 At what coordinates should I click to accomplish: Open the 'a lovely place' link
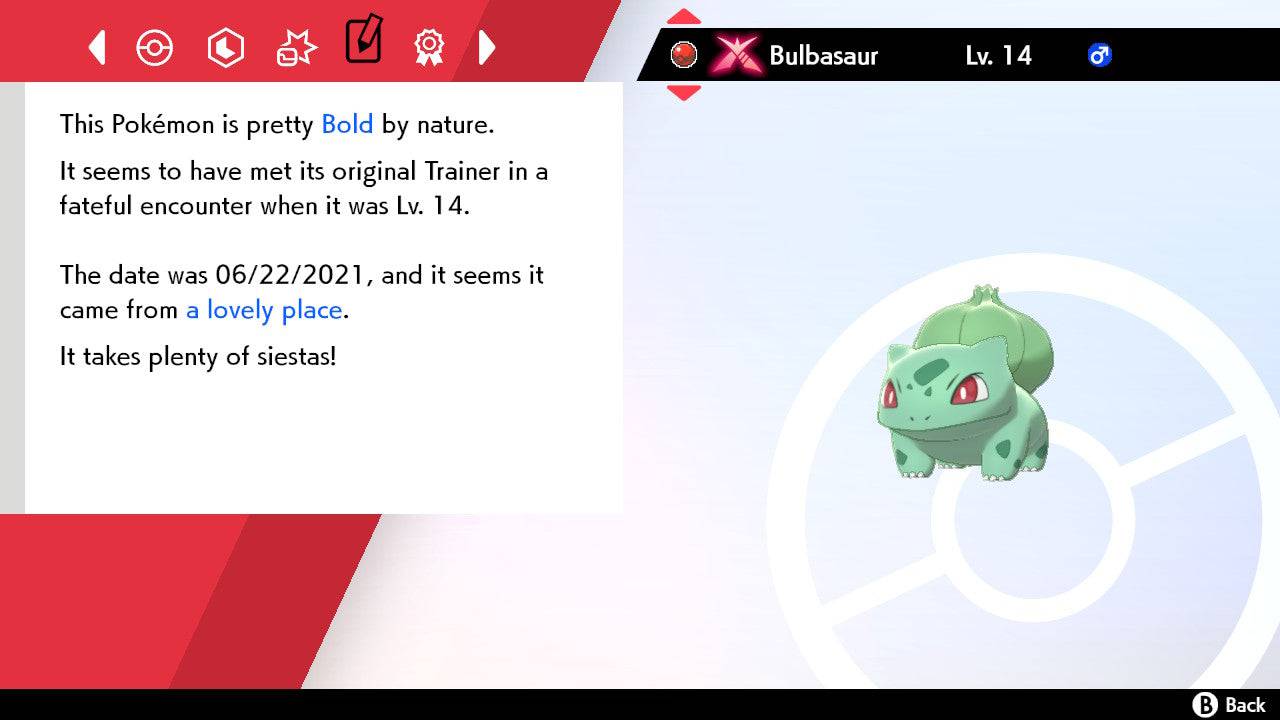point(263,310)
